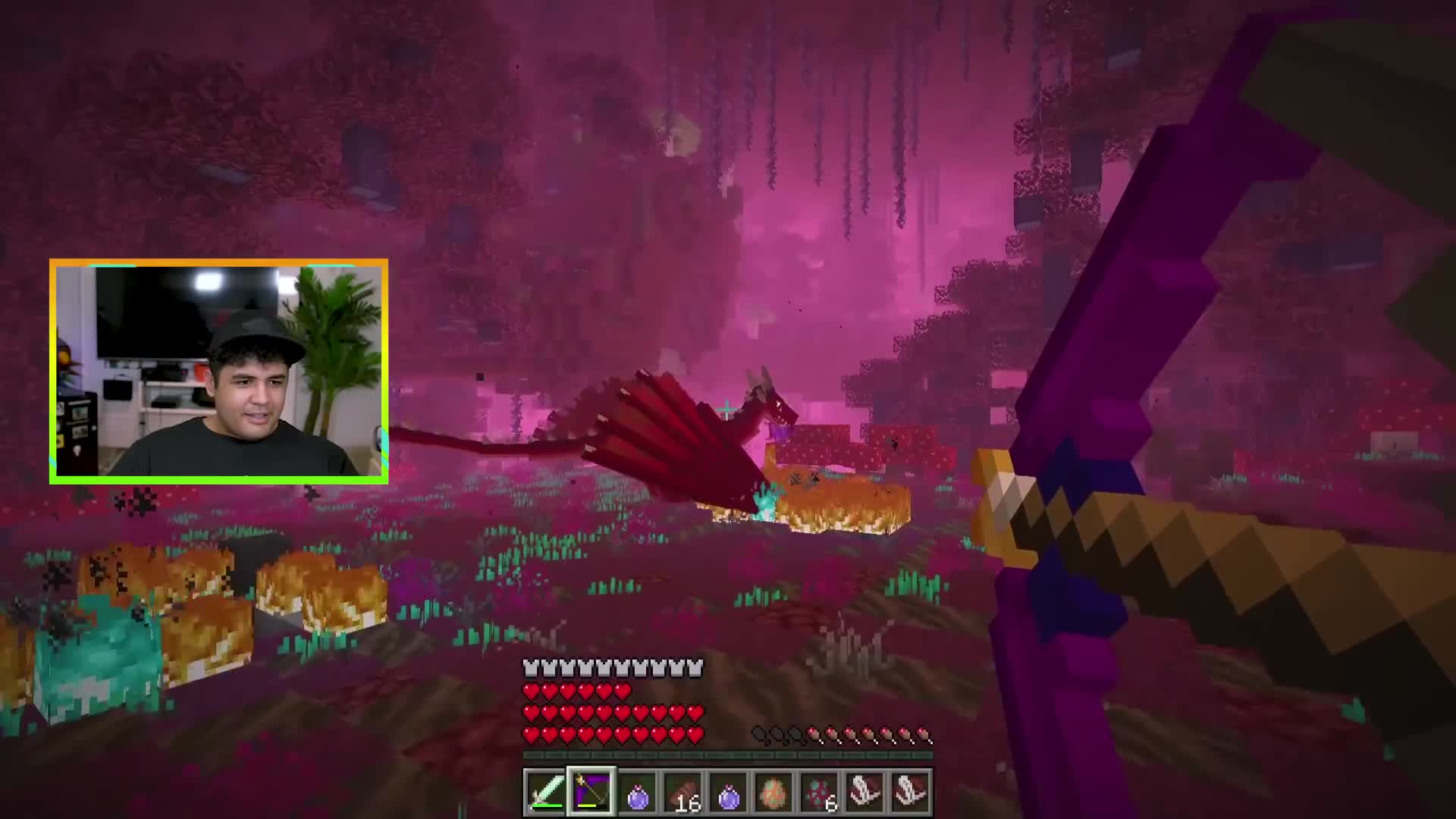This screenshot has width=1456, height=819.
Task: Click the saddle in the last hotbar slot
Action: click(x=908, y=790)
